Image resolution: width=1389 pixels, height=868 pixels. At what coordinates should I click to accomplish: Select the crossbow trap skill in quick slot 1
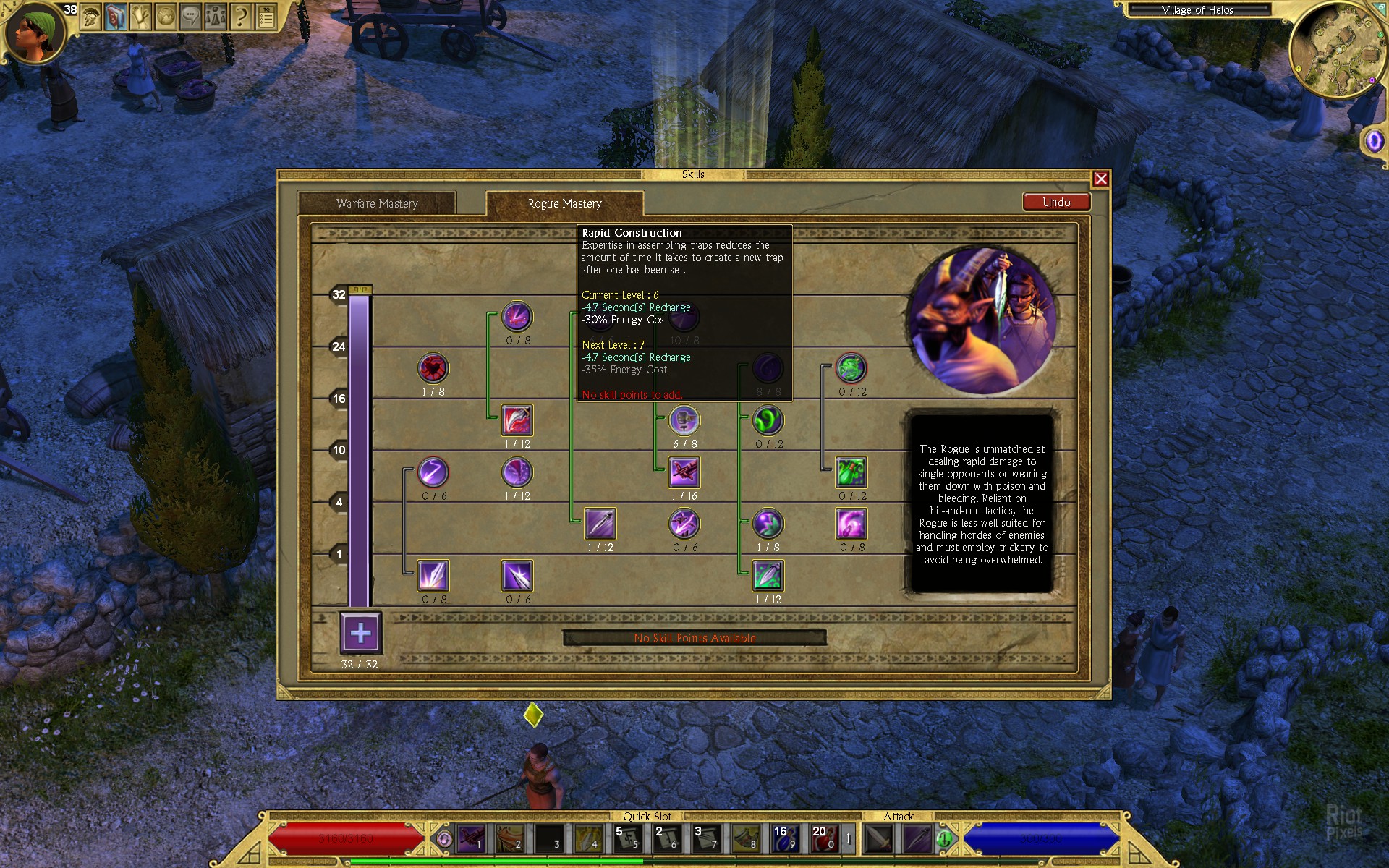pos(472,839)
